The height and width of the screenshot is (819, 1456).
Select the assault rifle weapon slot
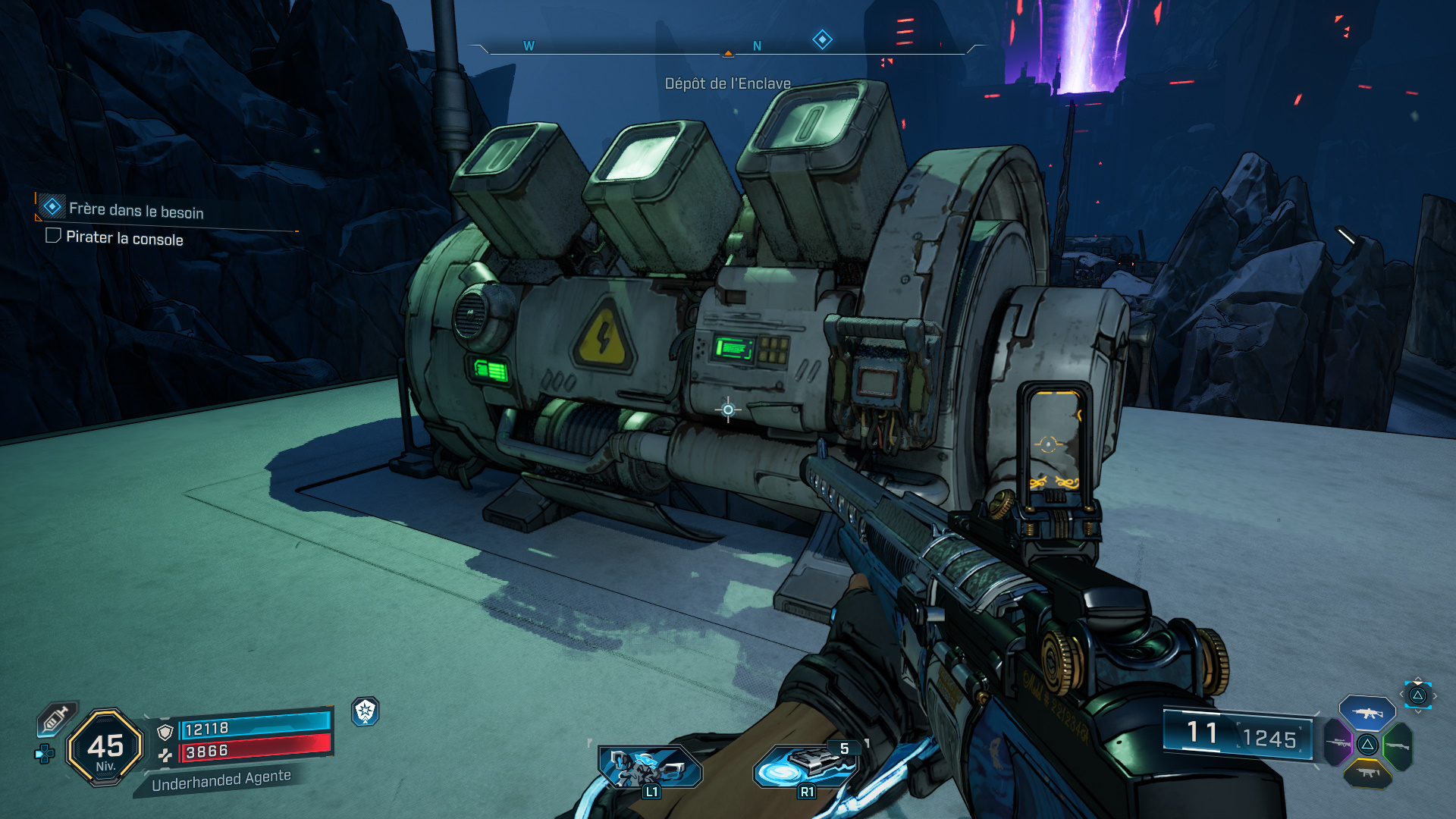[x=1367, y=712]
